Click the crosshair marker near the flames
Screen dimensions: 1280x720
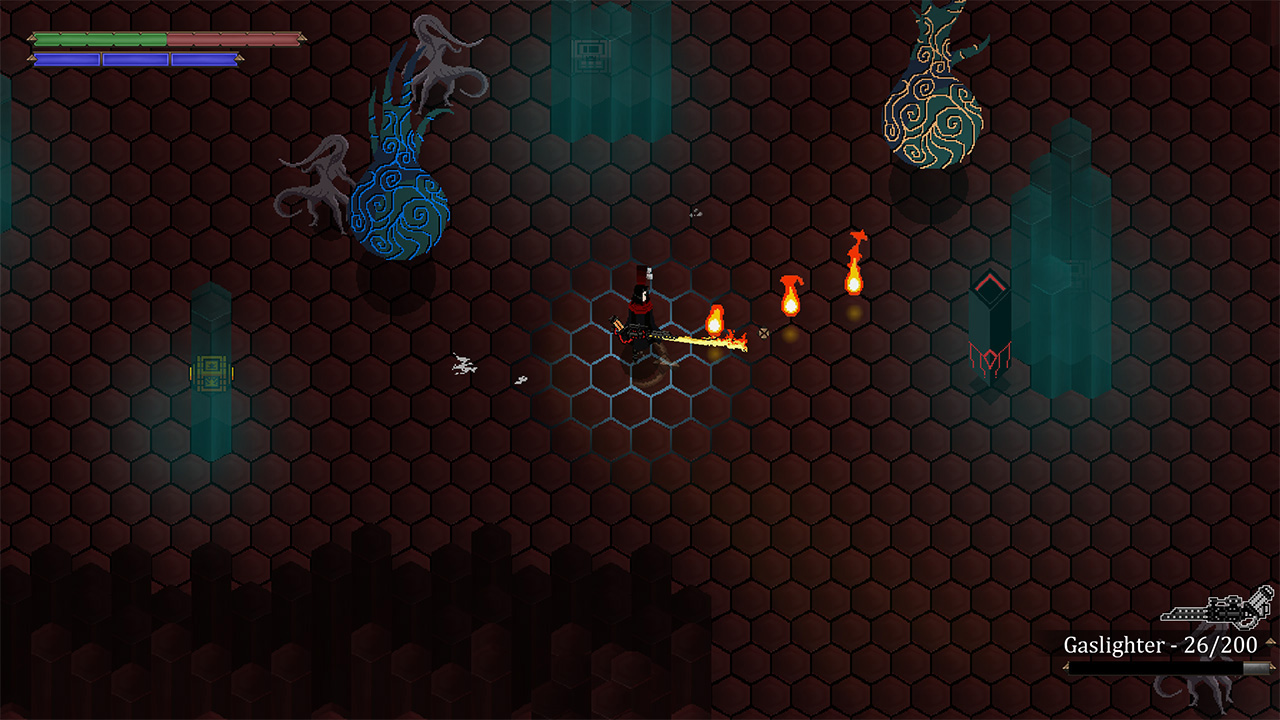[763, 335]
